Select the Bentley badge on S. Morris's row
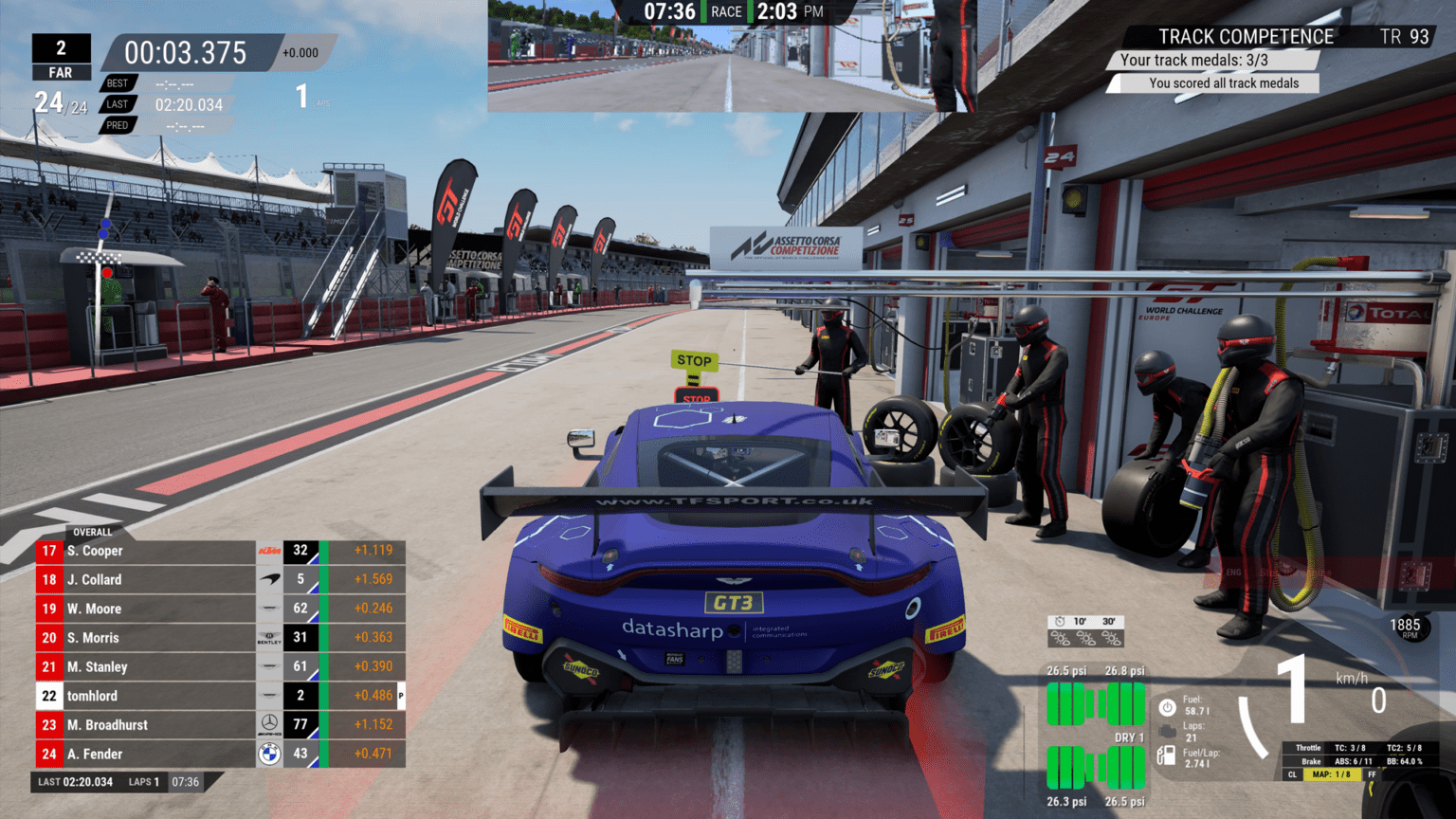Screen dimensions: 1456x819 tap(271, 637)
